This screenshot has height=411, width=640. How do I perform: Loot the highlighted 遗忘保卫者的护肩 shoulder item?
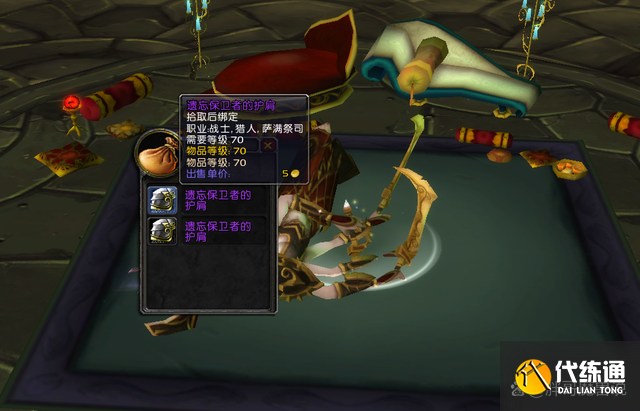click(x=162, y=200)
